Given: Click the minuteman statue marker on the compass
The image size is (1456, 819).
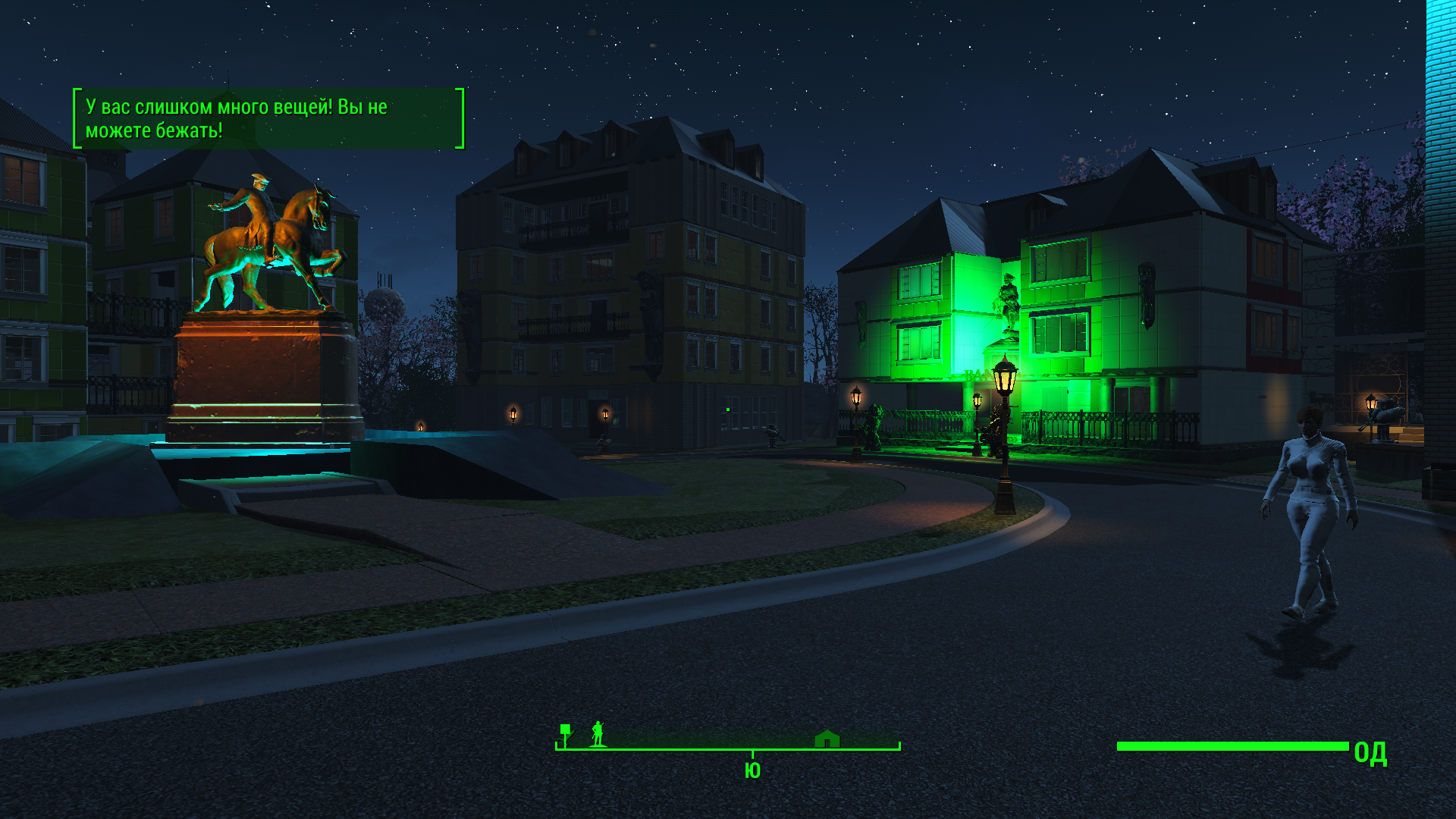Looking at the screenshot, I should click(598, 734).
